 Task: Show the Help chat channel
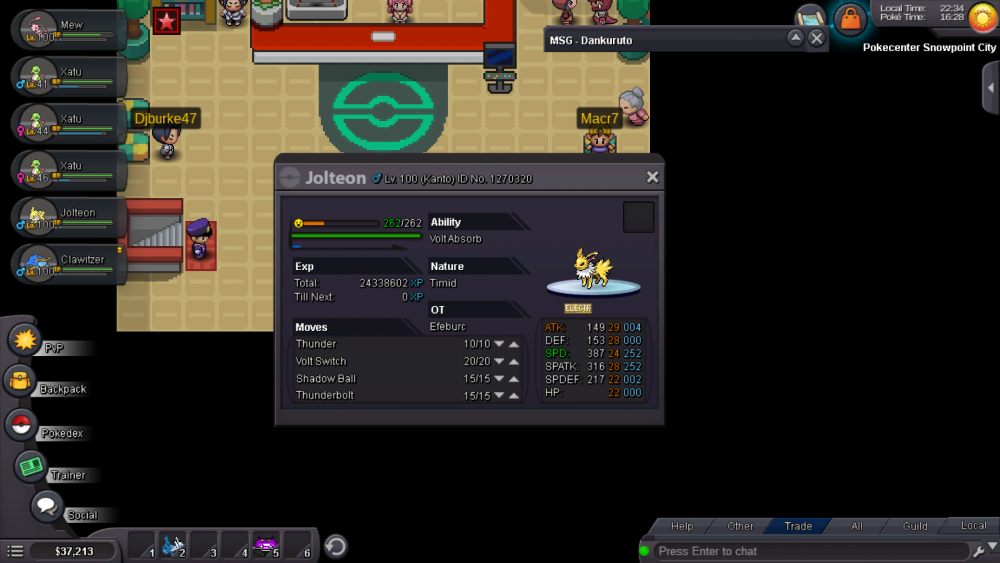(x=682, y=526)
